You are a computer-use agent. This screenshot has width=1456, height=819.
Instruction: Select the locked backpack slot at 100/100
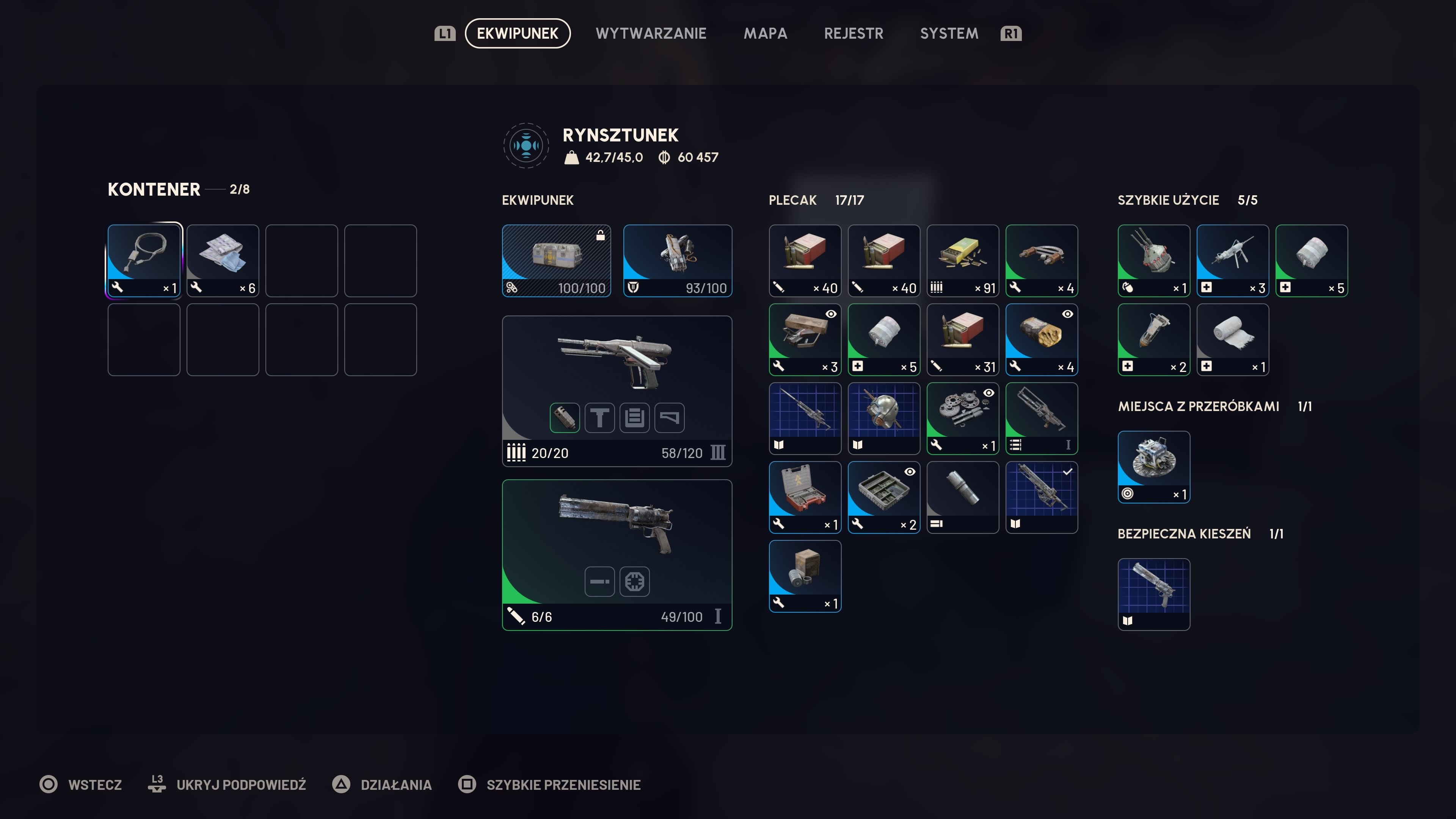click(x=556, y=260)
